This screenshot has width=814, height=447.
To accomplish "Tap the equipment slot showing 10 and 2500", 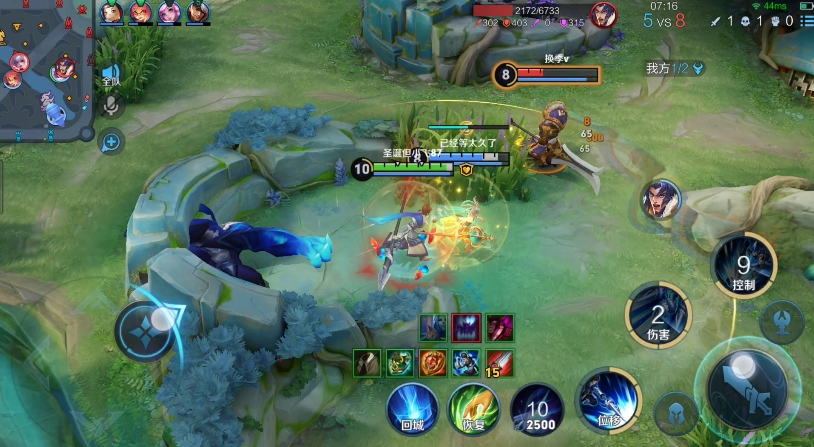I will pyautogui.click(x=538, y=410).
